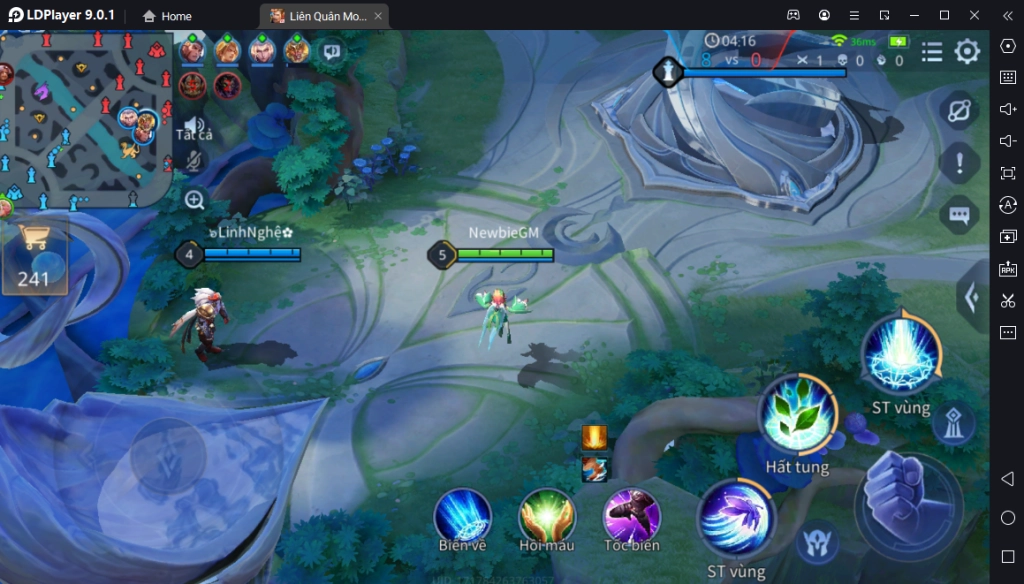This screenshot has width=1024, height=584.
Task: Use the Hồi máu heal skill
Action: click(547, 517)
